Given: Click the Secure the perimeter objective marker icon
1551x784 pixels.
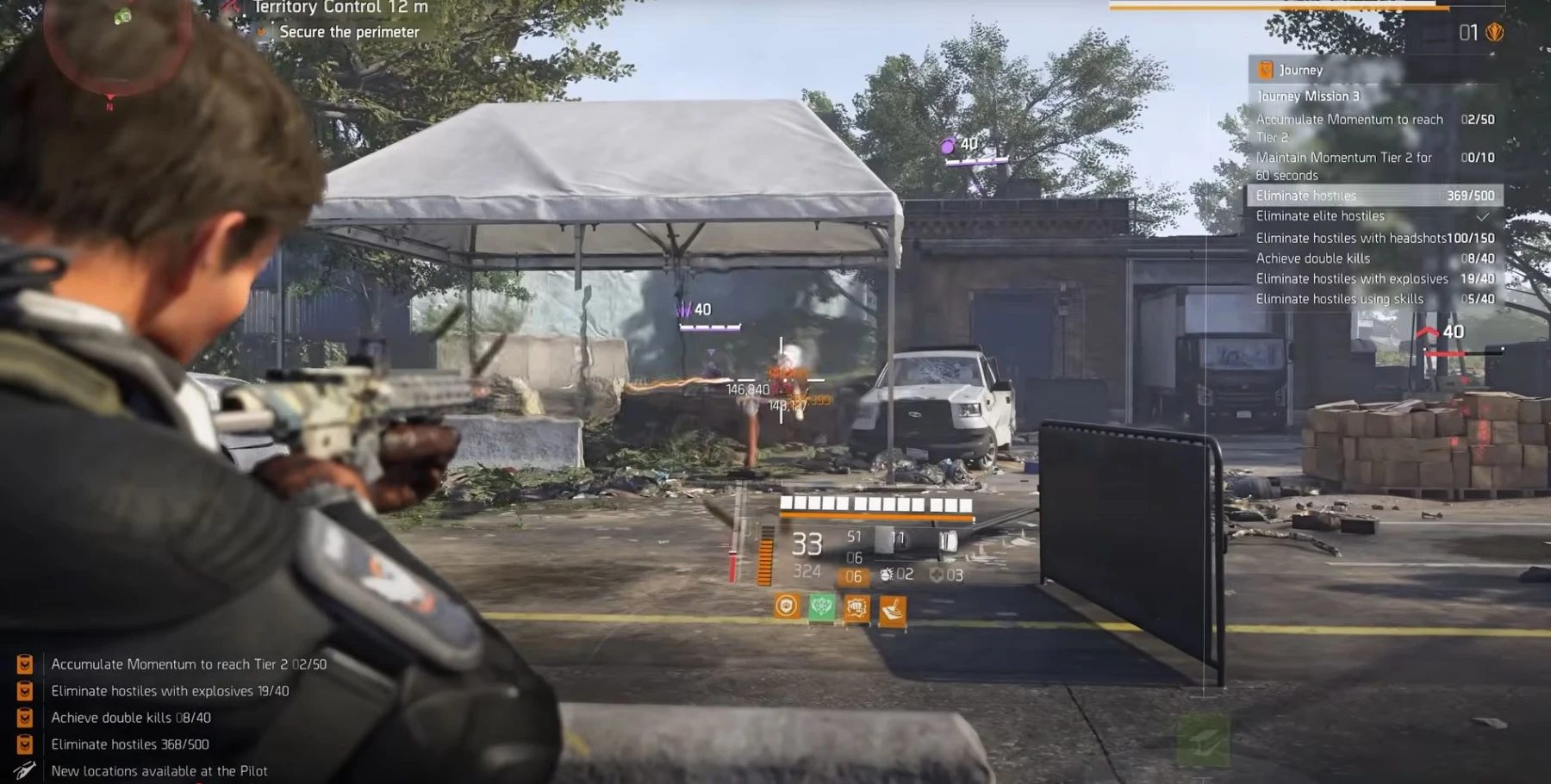Looking at the screenshot, I should click(261, 32).
